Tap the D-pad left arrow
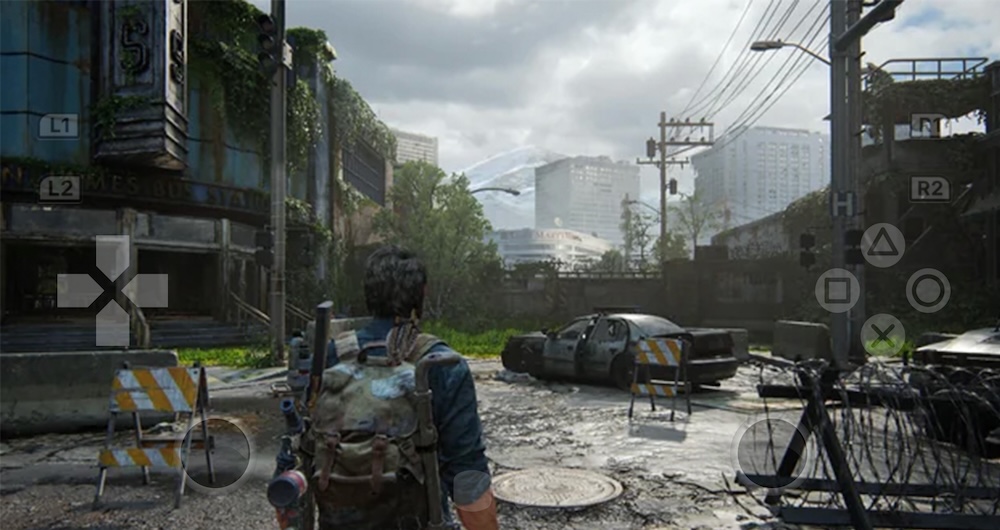The image size is (1000, 530). 77,290
